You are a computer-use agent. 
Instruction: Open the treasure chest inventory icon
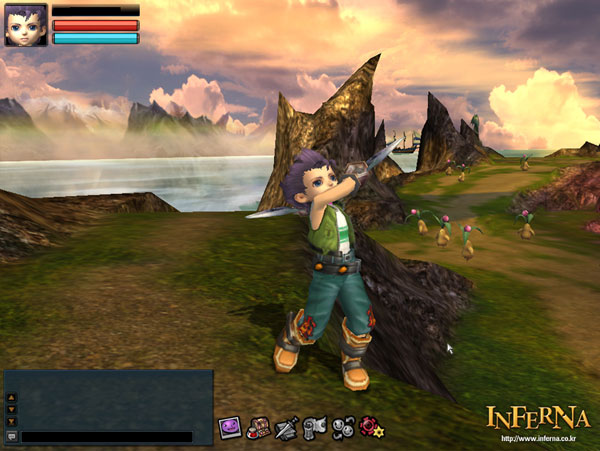tap(258, 428)
